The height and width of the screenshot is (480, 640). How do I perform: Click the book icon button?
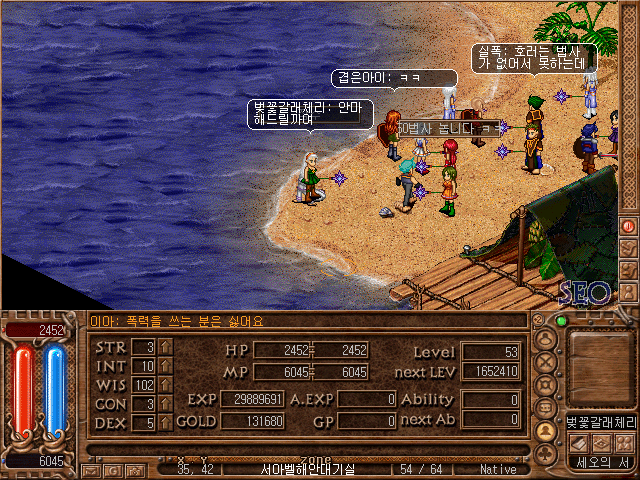click(578, 442)
